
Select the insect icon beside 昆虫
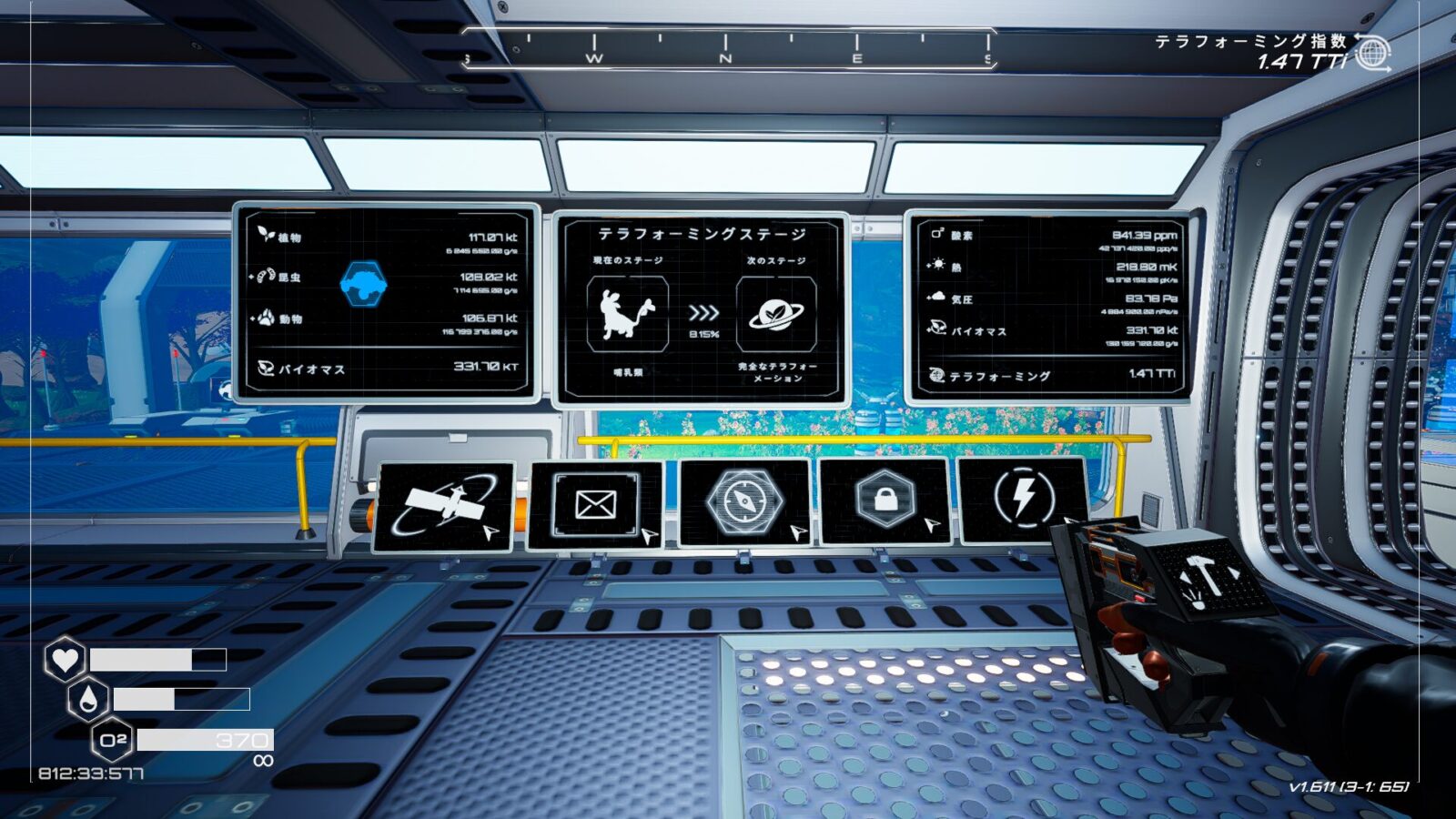[x=265, y=275]
